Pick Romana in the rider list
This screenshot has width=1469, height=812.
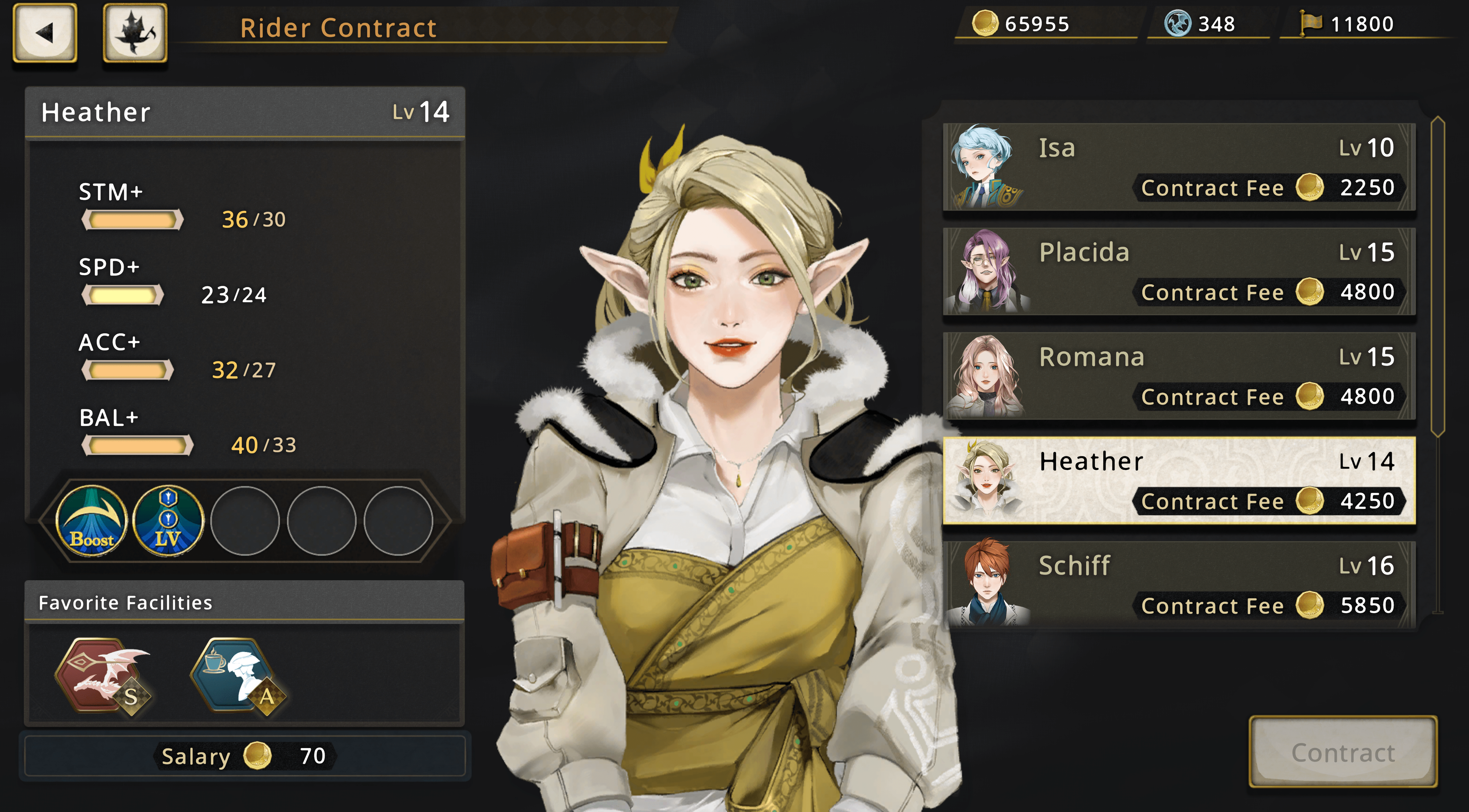tap(1179, 376)
